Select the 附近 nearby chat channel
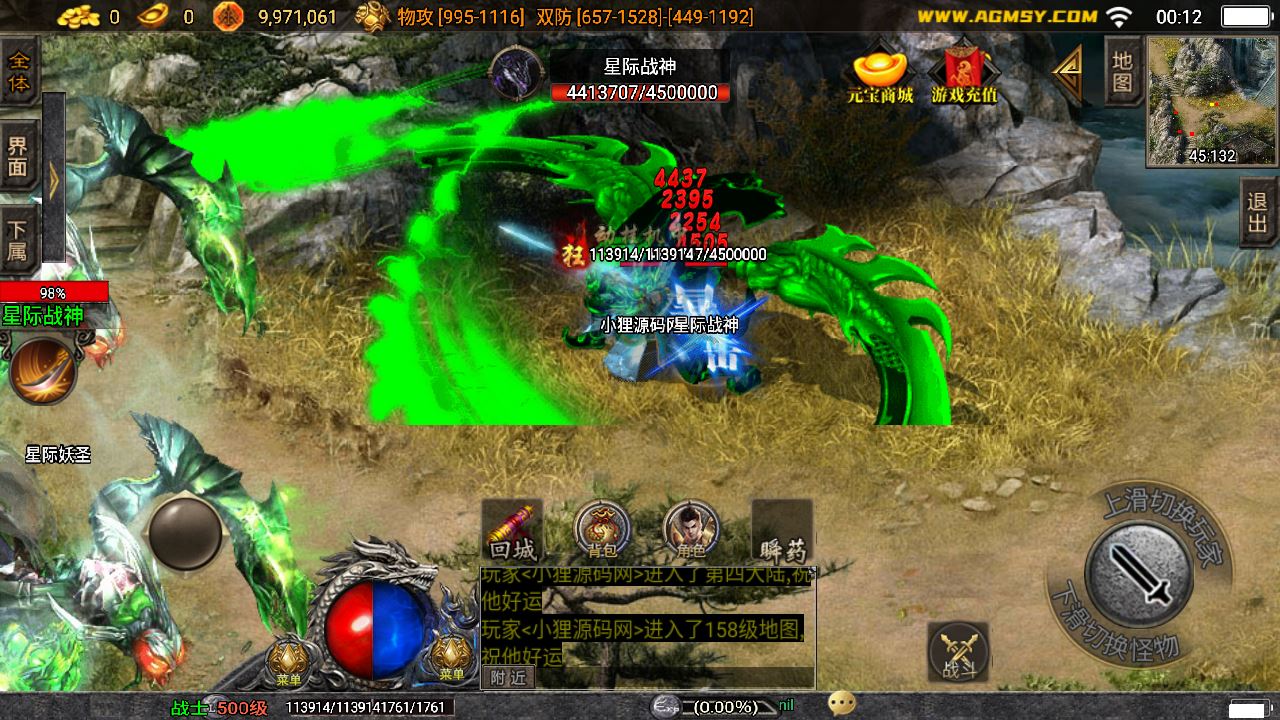Image resolution: width=1280 pixels, height=720 pixels. (508, 678)
